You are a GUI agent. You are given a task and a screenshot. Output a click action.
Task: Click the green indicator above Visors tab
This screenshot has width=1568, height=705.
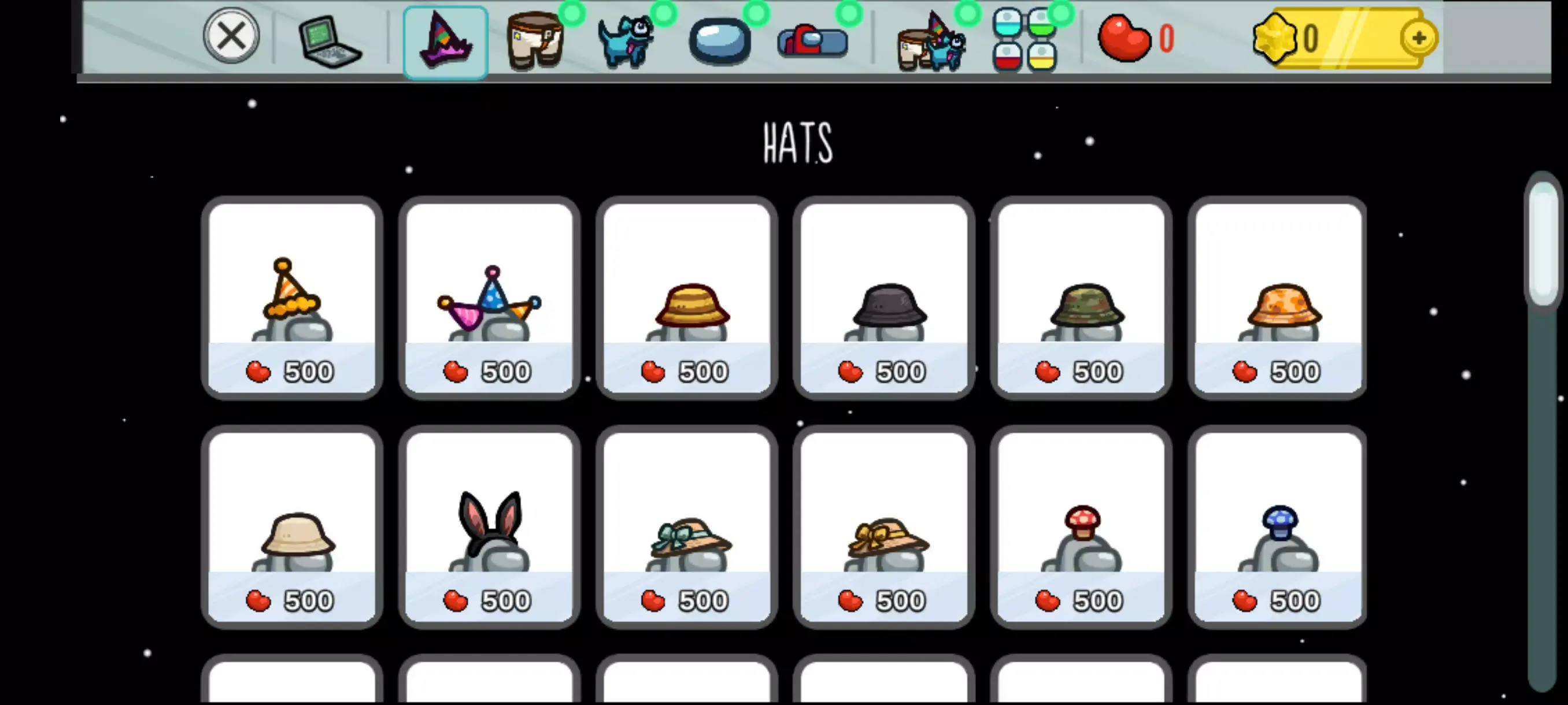pos(757,12)
